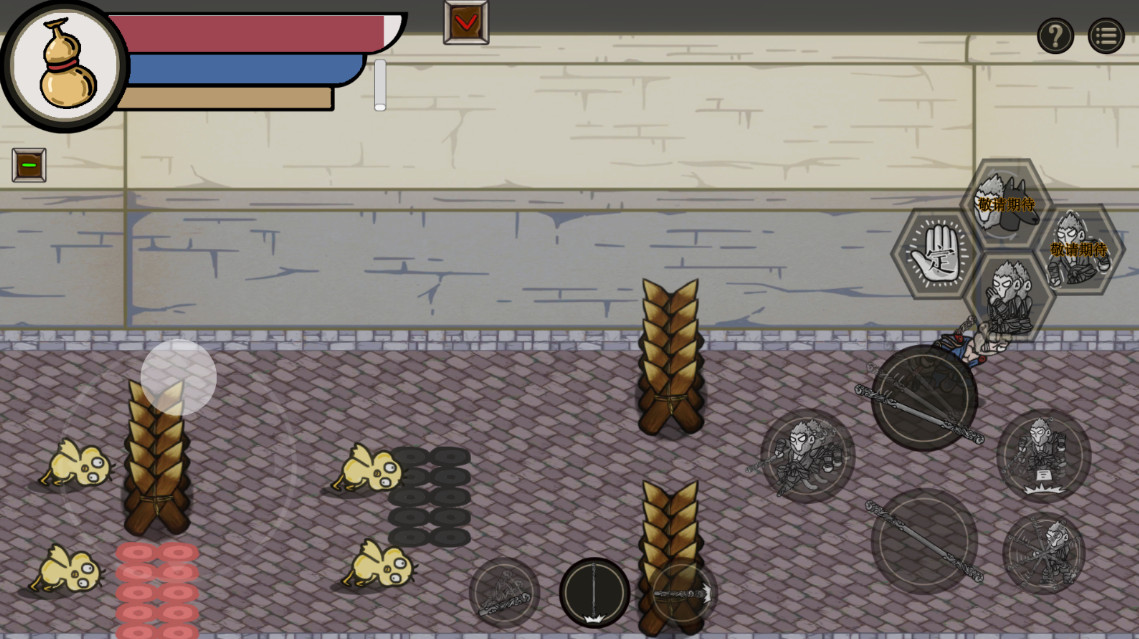1139x639 pixels.
Task: Tap the gourd flask icon
Action: coord(66,66)
